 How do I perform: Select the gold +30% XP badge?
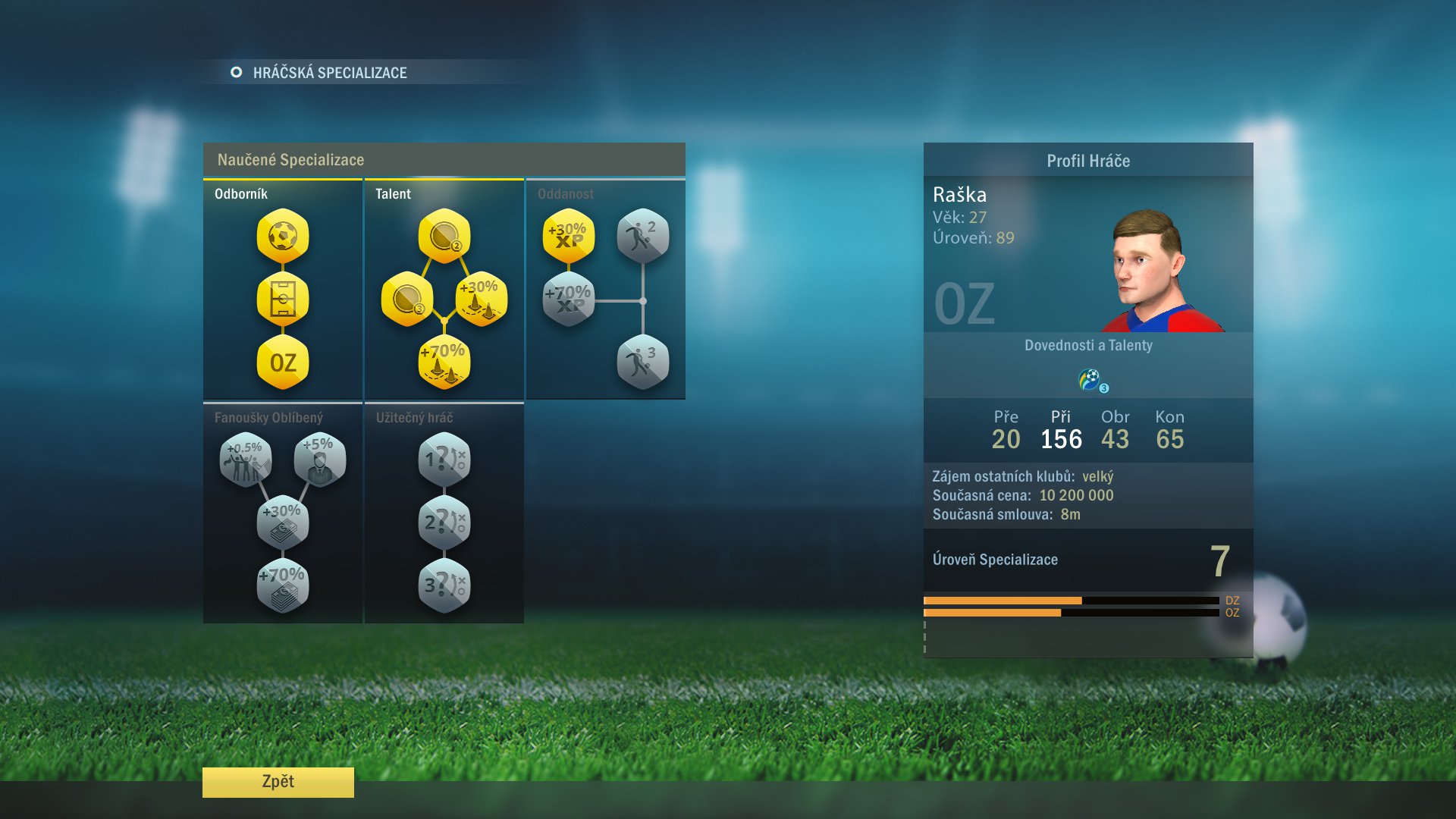pyautogui.click(x=569, y=236)
